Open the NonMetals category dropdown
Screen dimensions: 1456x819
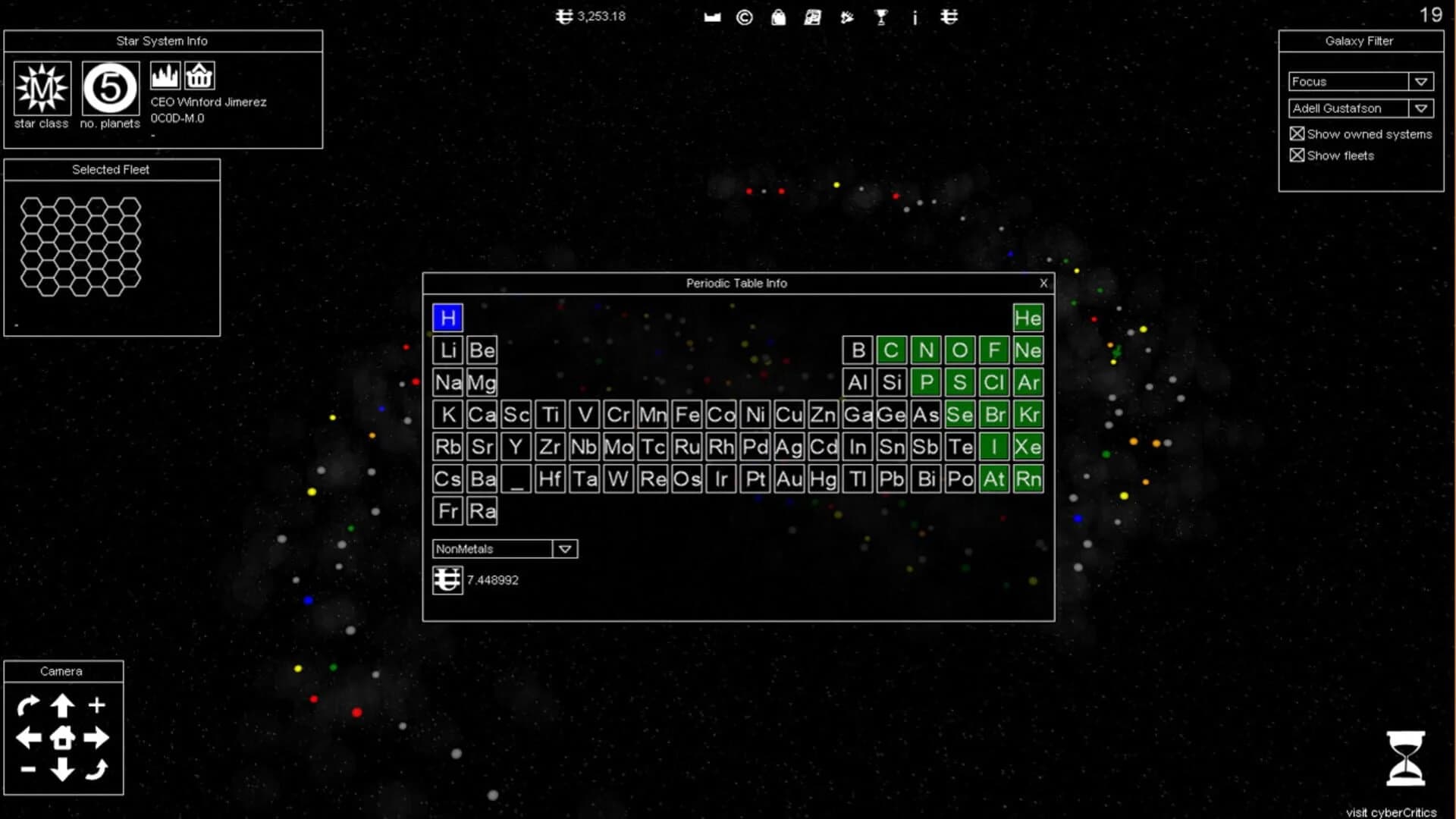[564, 548]
